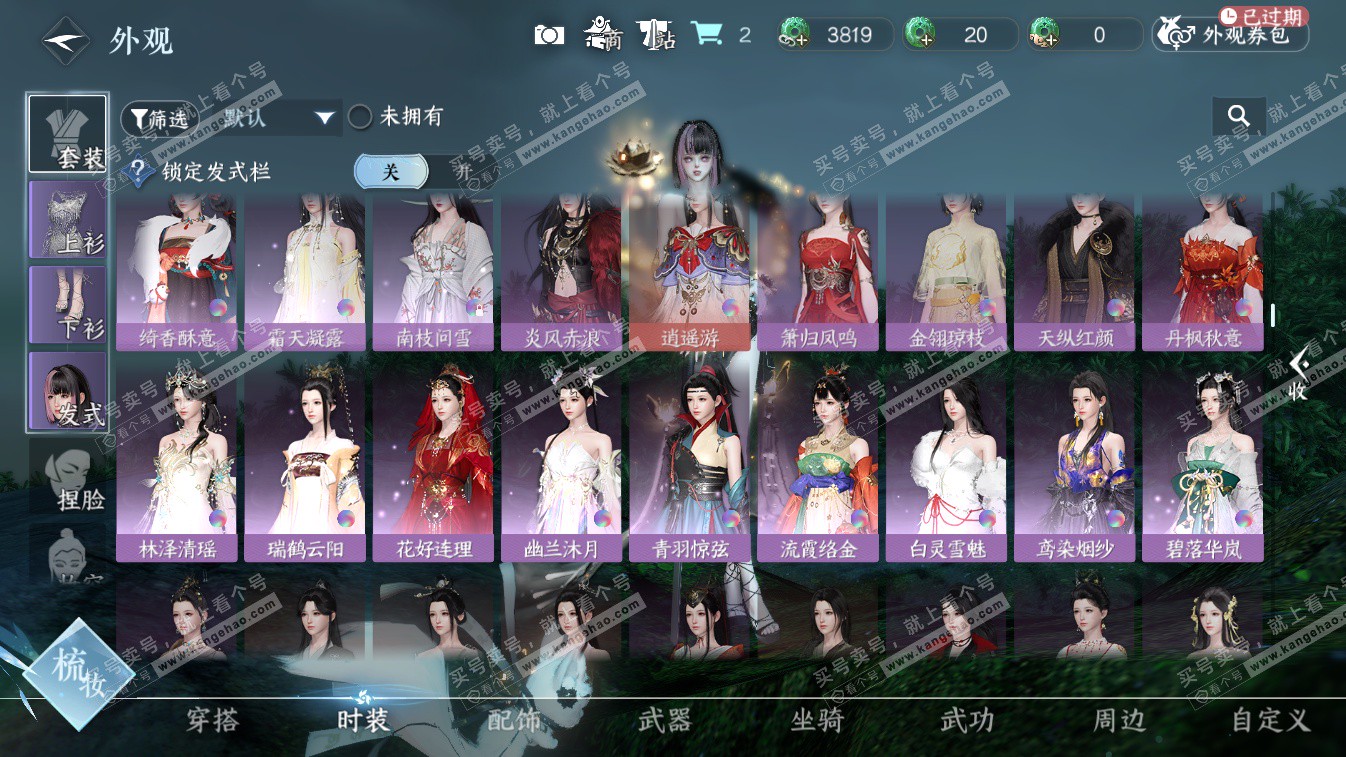Choose the 发式 hairstyle category

click(67, 390)
